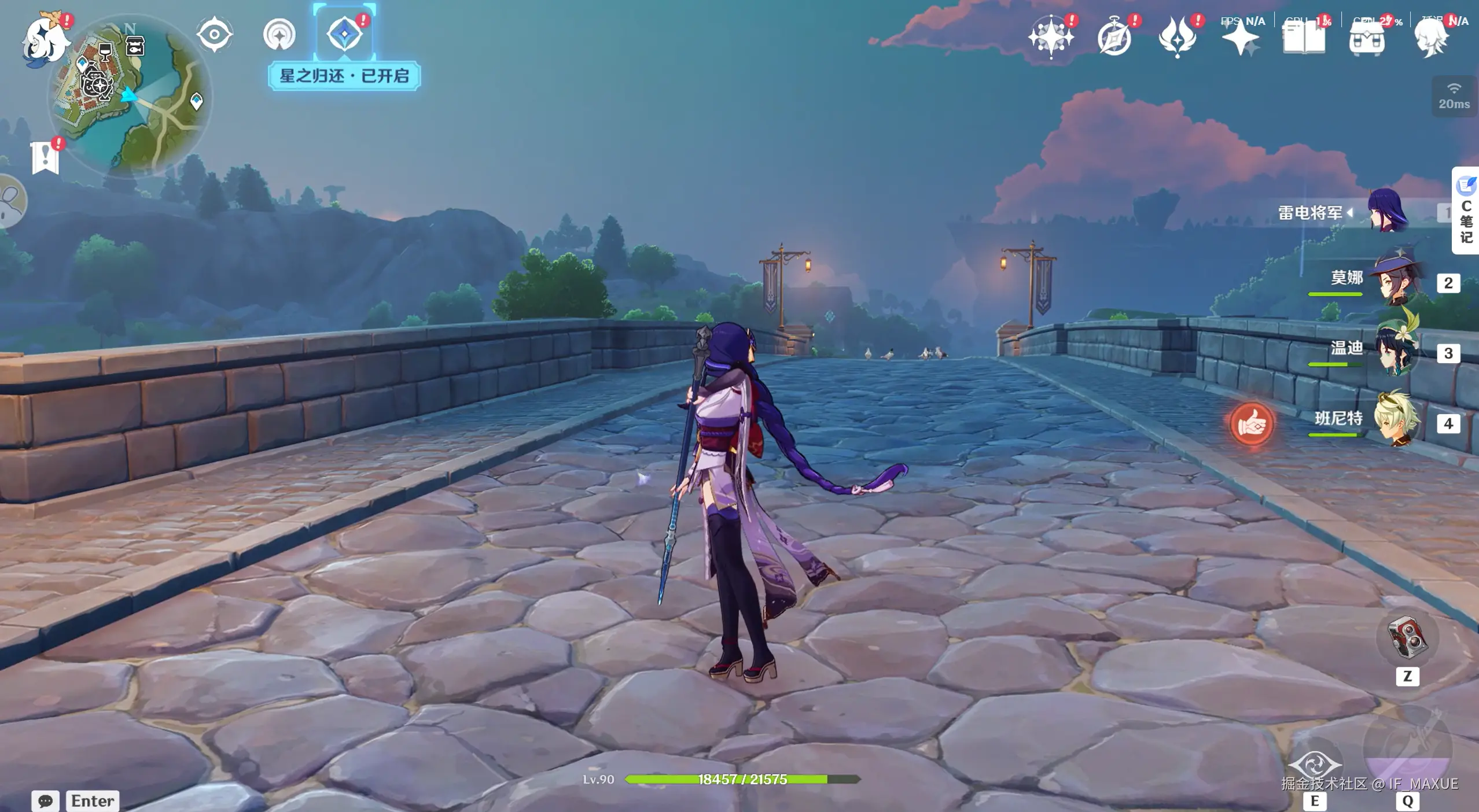1479x812 pixels.
Task: Open the 星之归还 event icon
Action: pyautogui.click(x=344, y=34)
